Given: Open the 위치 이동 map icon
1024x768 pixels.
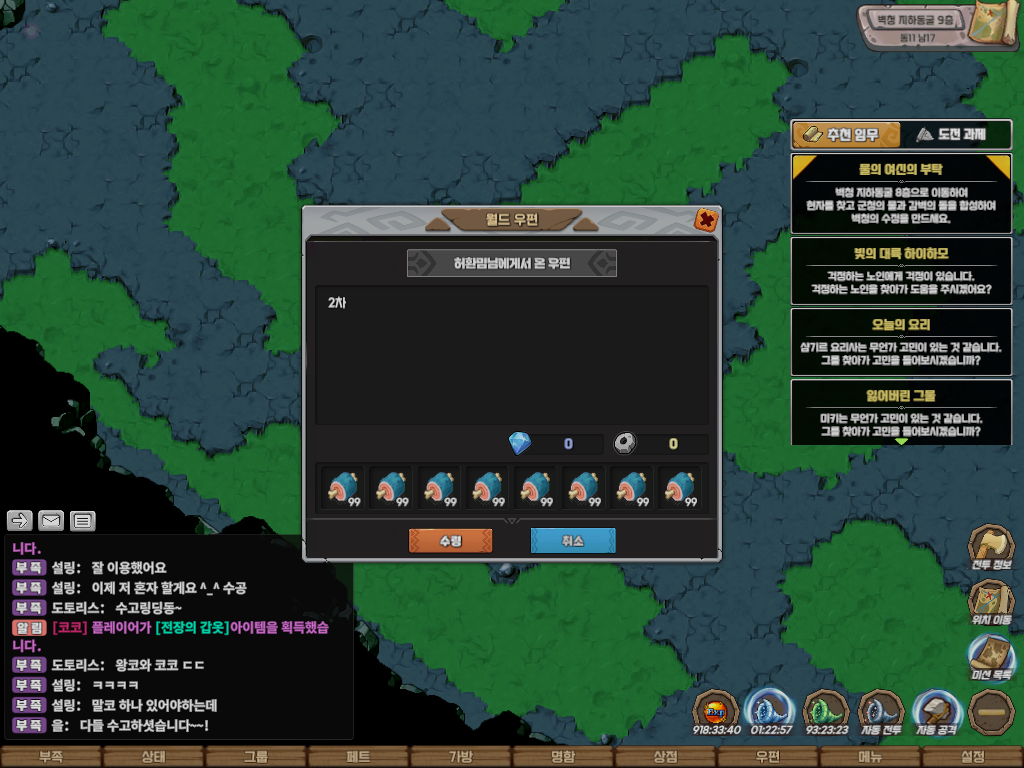Looking at the screenshot, I should pos(991,602).
